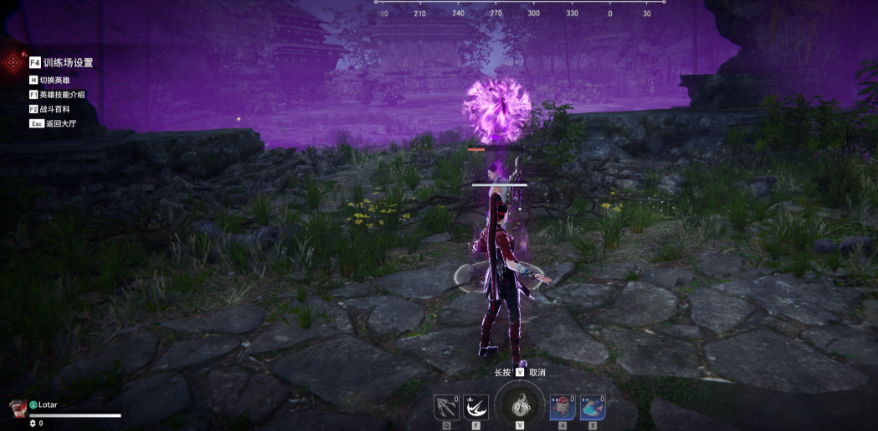Viewport: 878px width, 431px height.
Task: Use the blue powder consumable slot
Action: click(x=591, y=407)
